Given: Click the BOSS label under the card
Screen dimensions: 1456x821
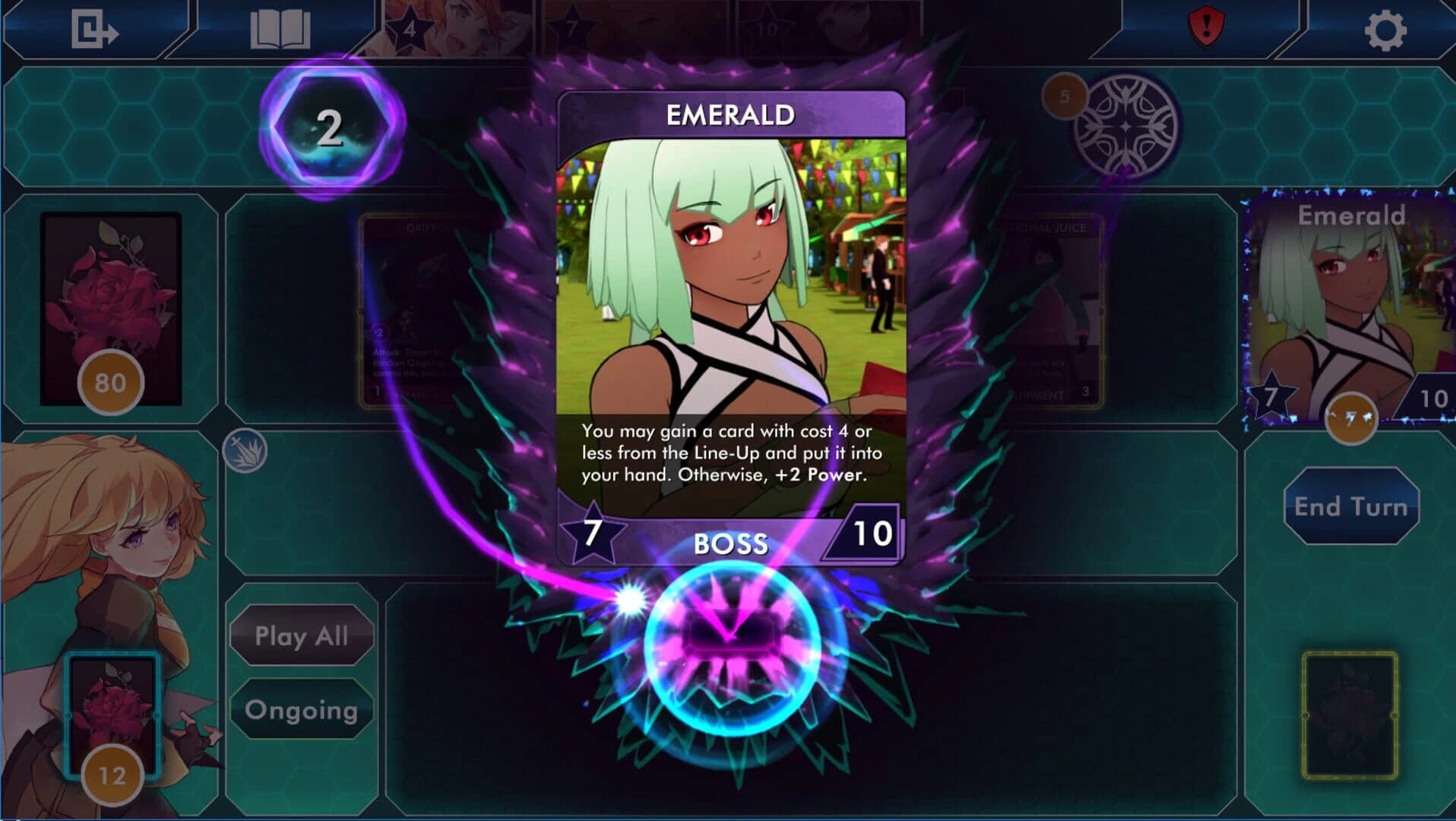Looking at the screenshot, I should (731, 543).
